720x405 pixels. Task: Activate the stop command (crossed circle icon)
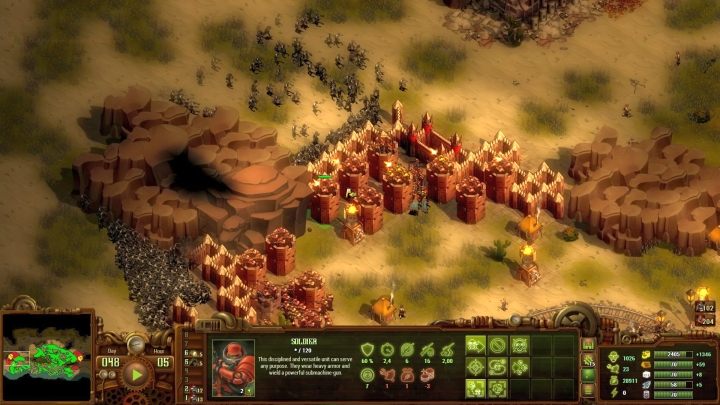[x=498, y=345]
